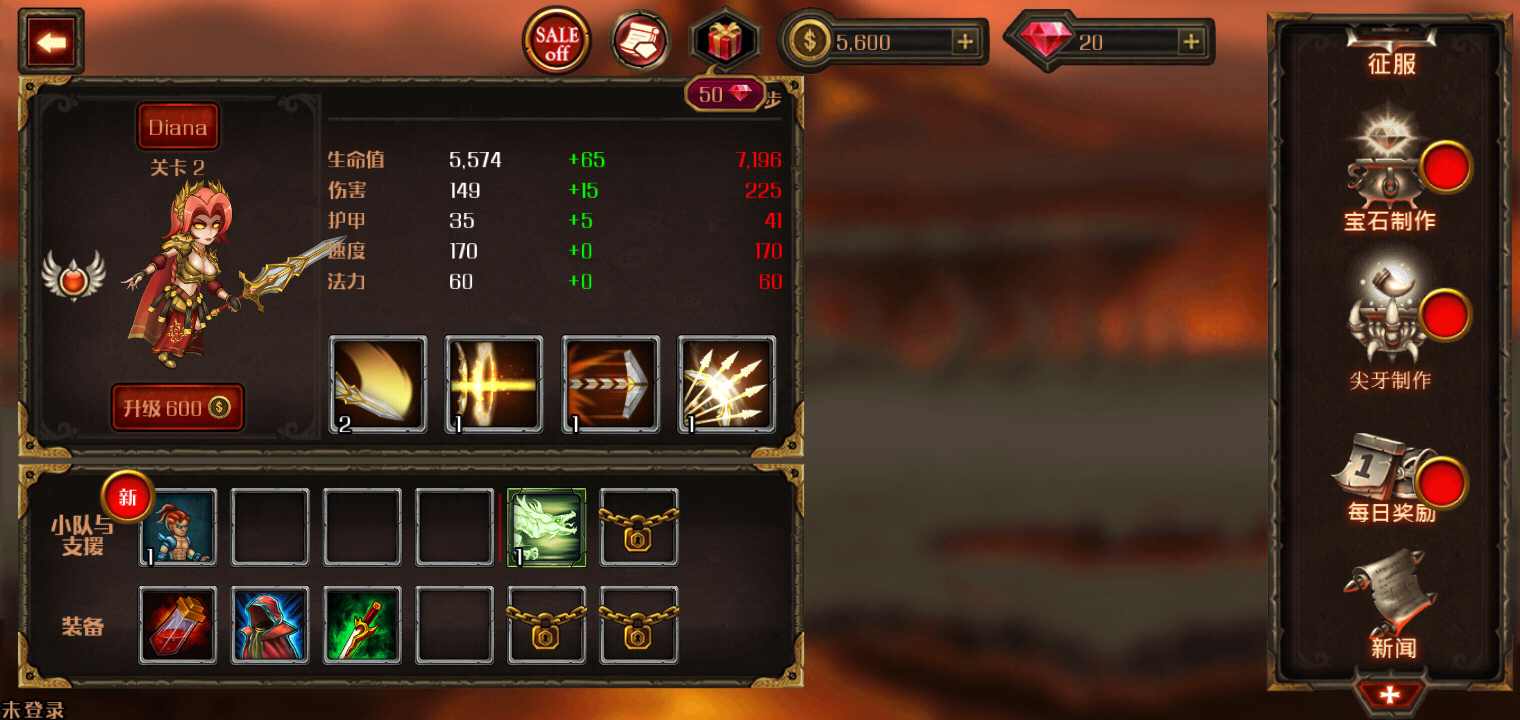Select the piercing arrow skill
The height and width of the screenshot is (720, 1520).
point(611,382)
